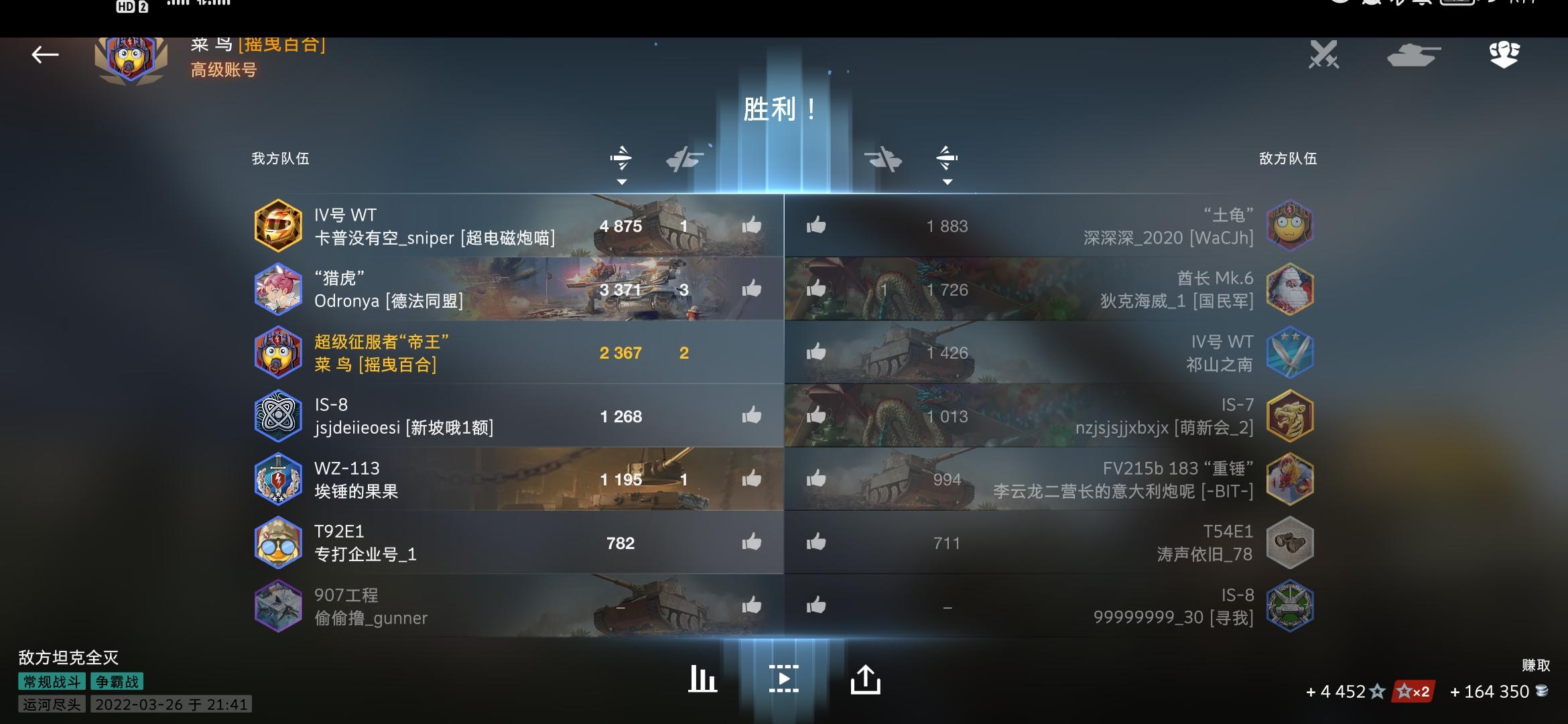Click 菜鸟's player avatar in the header
The width and height of the screenshot is (1568, 724).
[x=127, y=57]
